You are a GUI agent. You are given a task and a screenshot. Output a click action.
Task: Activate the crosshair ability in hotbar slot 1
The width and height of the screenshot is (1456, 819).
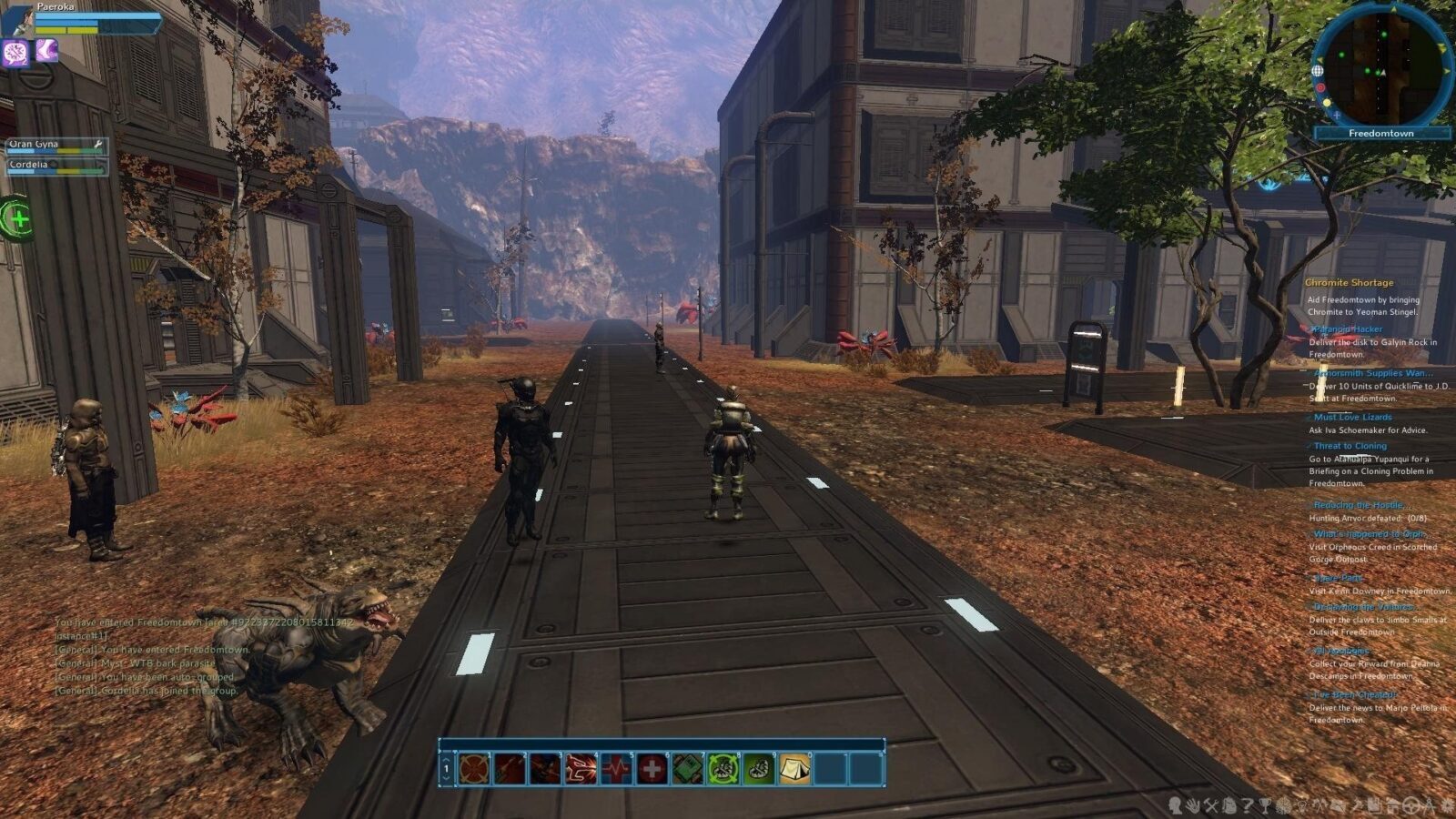pyautogui.click(x=474, y=769)
